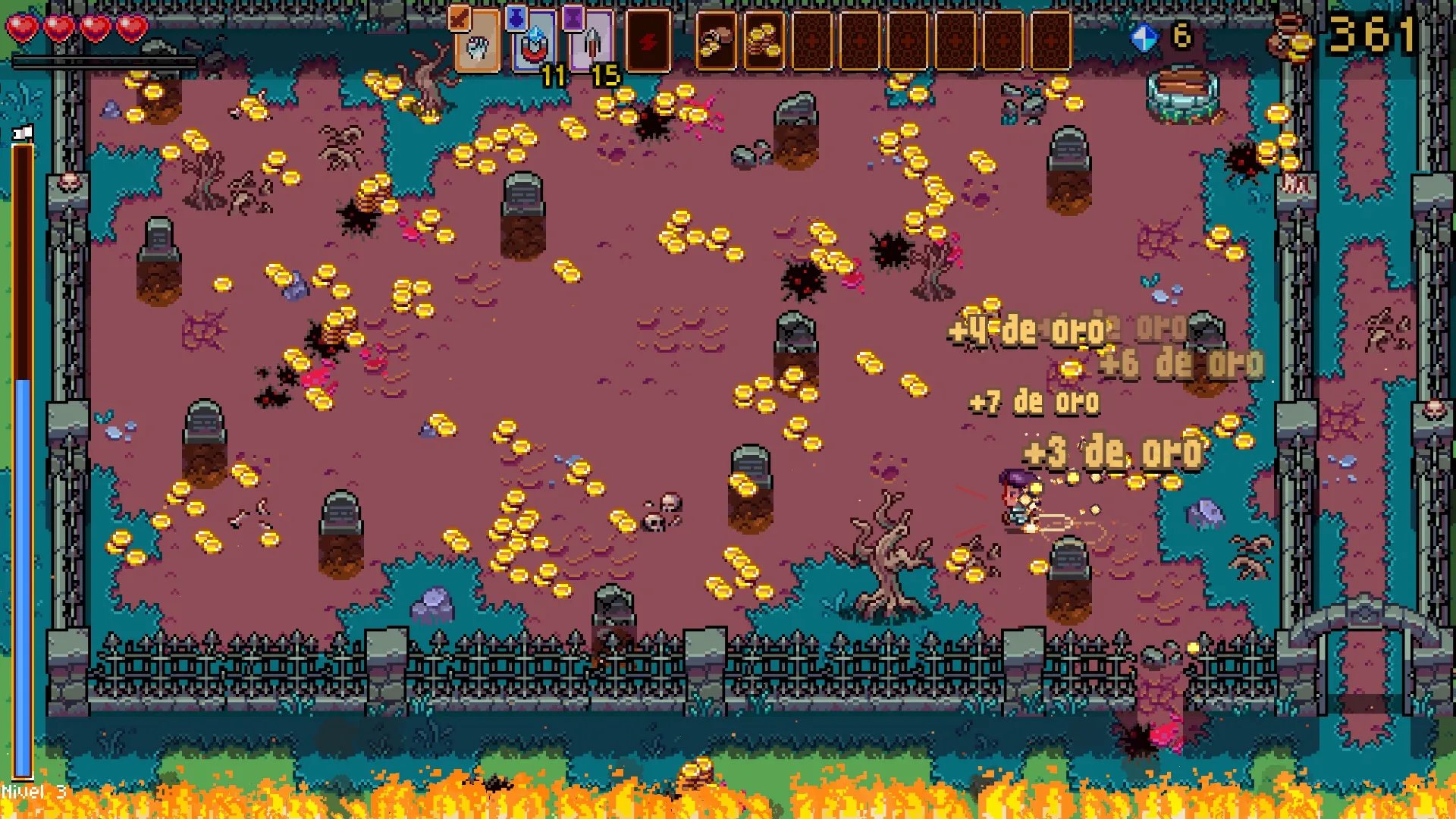This screenshot has height=819, width=1456.
Task: Select the dark lightning bolt card
Action: click(648, 42)
